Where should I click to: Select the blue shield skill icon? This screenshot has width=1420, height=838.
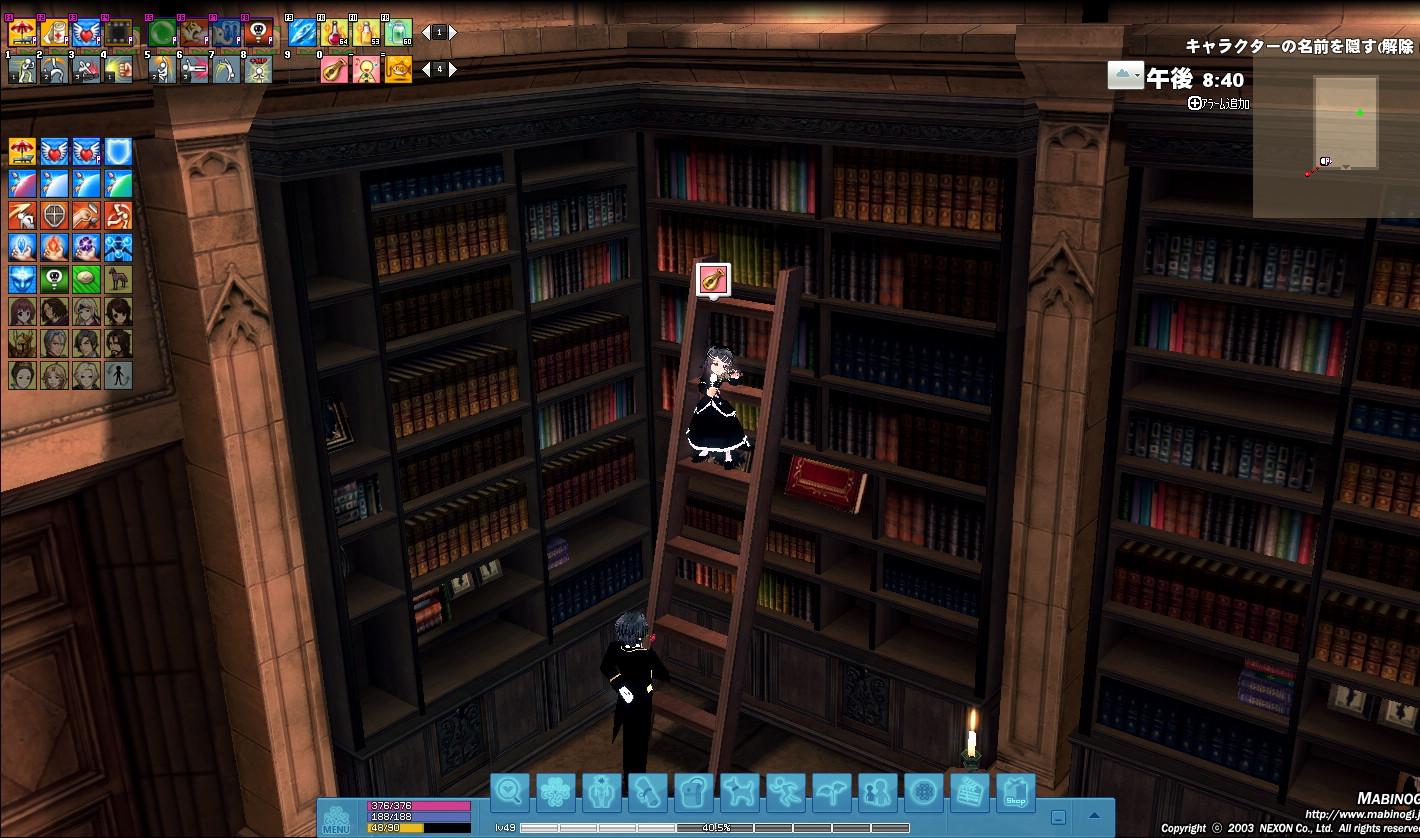[x=118, y=152]
